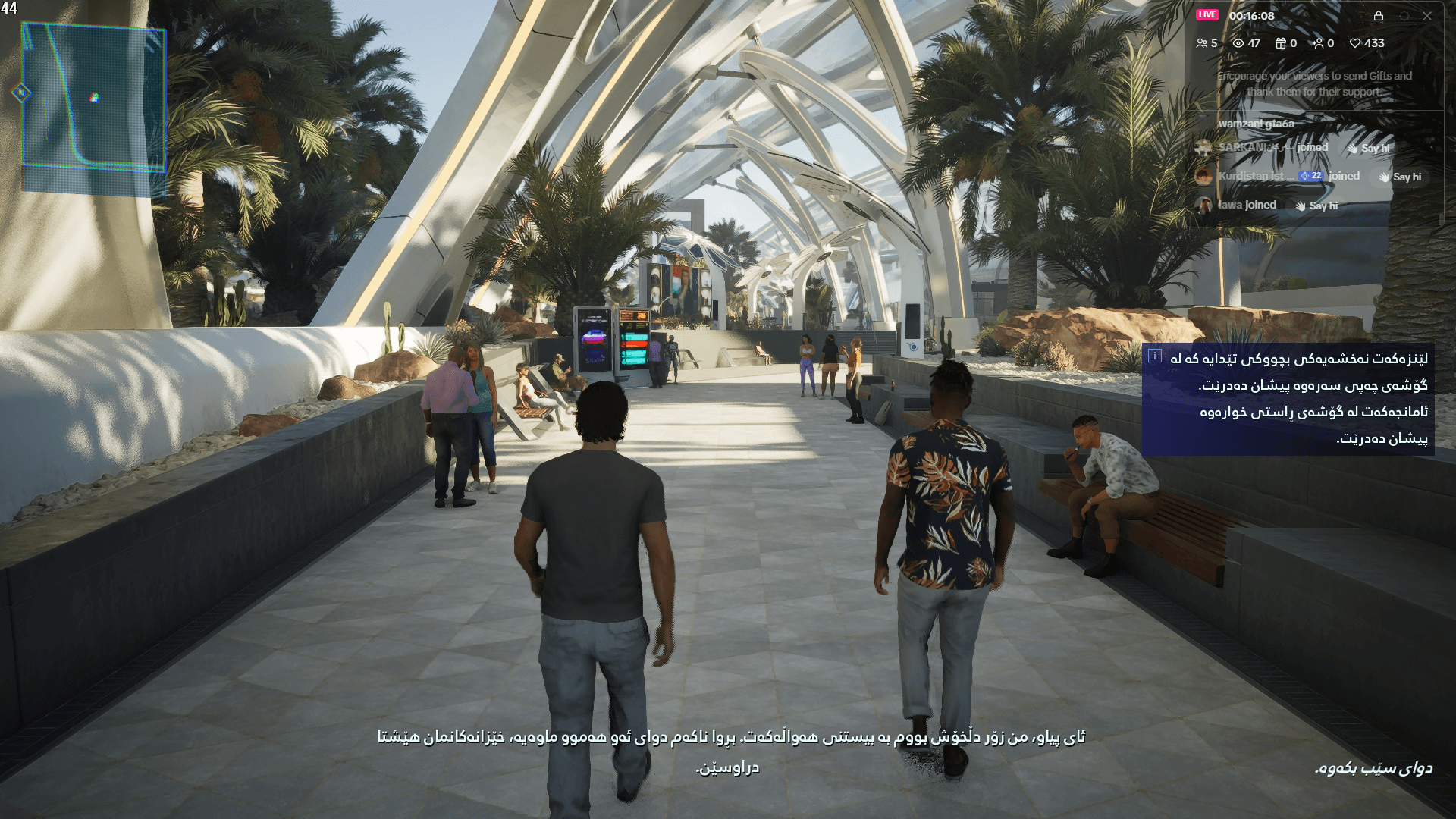Click the stream timer showing 00:16:08
The image size is (1456, 819).
point(1252,16)
